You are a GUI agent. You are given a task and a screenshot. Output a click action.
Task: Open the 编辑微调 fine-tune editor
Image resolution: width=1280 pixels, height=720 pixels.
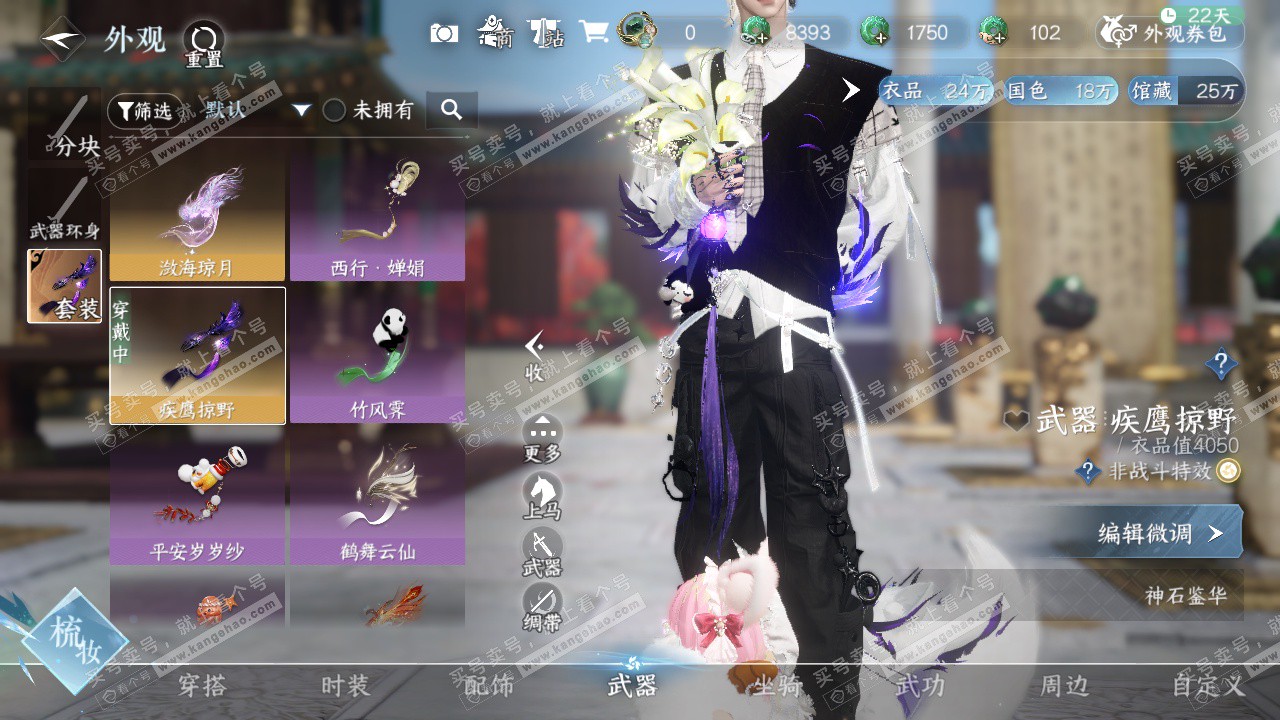(x=1160, y=533)
